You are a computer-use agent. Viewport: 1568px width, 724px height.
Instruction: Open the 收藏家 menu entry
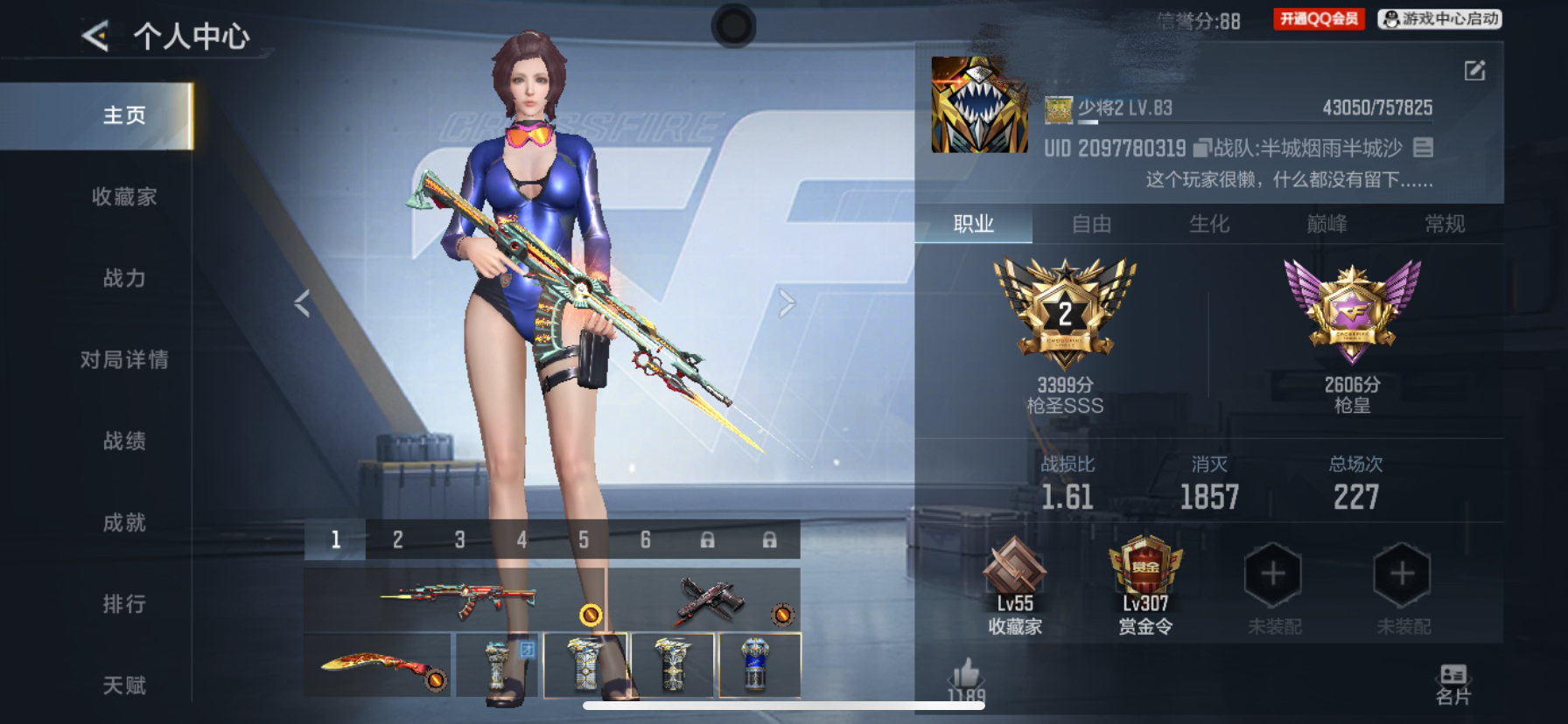[124, 197]
